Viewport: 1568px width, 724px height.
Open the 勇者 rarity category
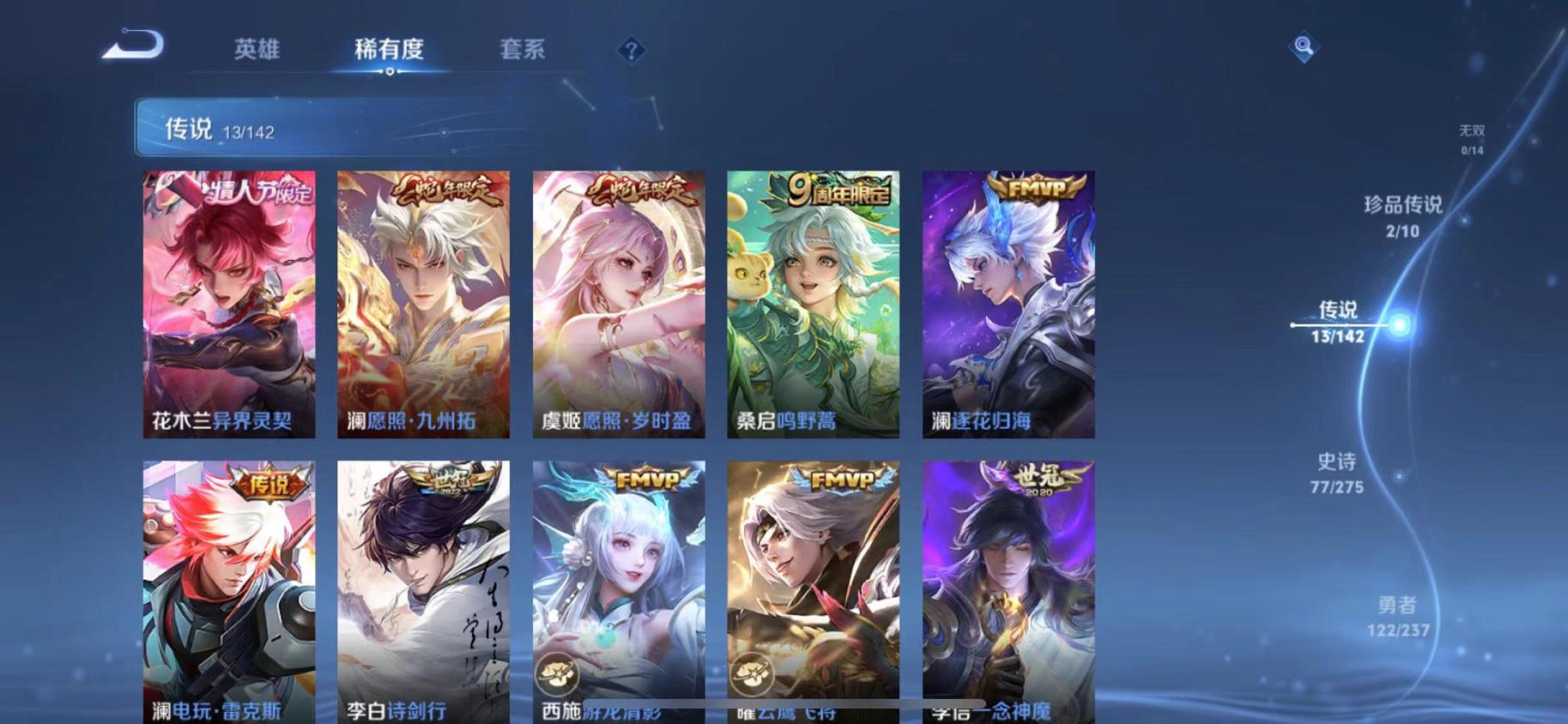click(1399, 616)
